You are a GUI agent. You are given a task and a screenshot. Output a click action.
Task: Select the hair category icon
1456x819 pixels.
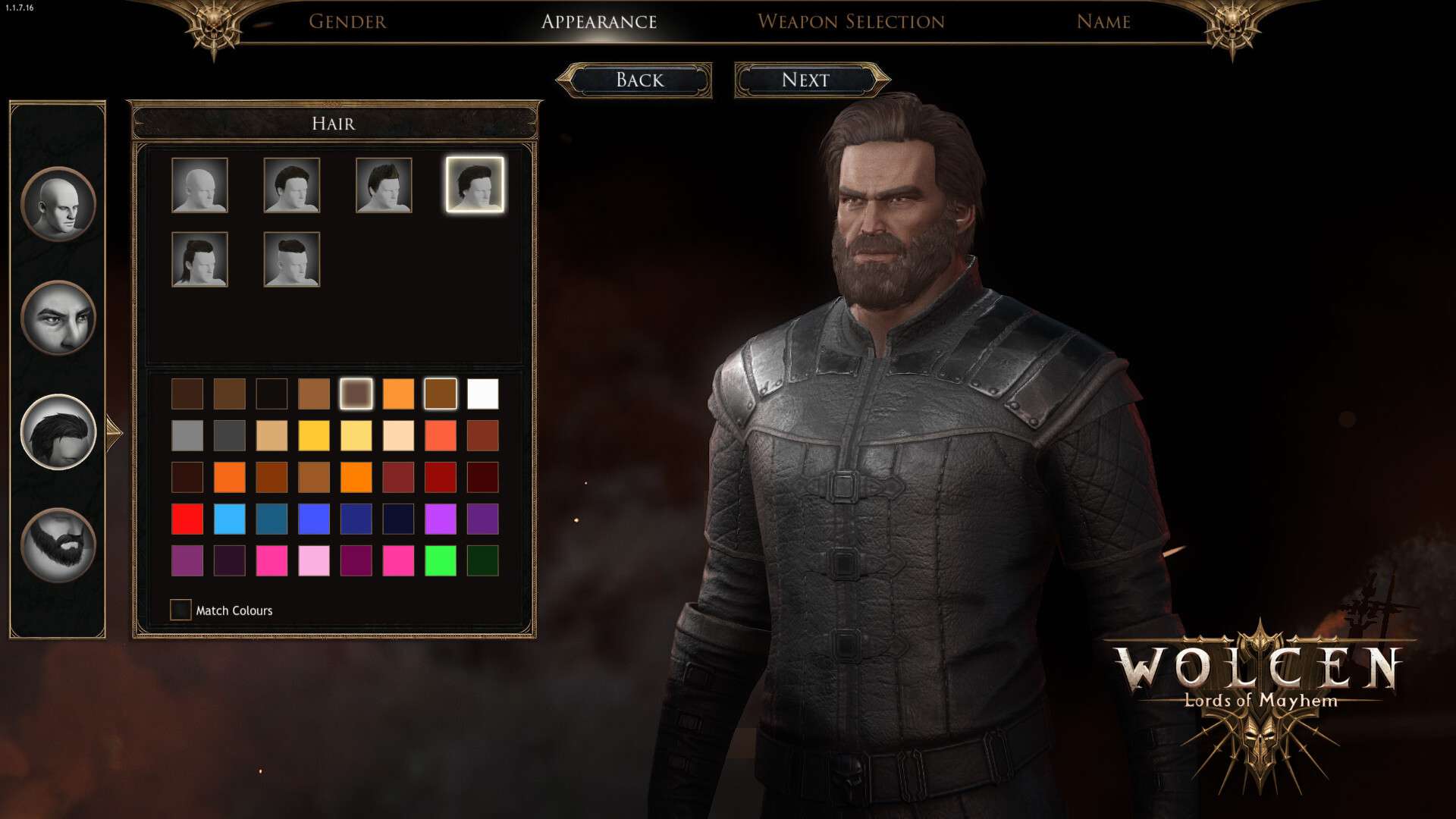pyautogui.click(x=58, y=431)
